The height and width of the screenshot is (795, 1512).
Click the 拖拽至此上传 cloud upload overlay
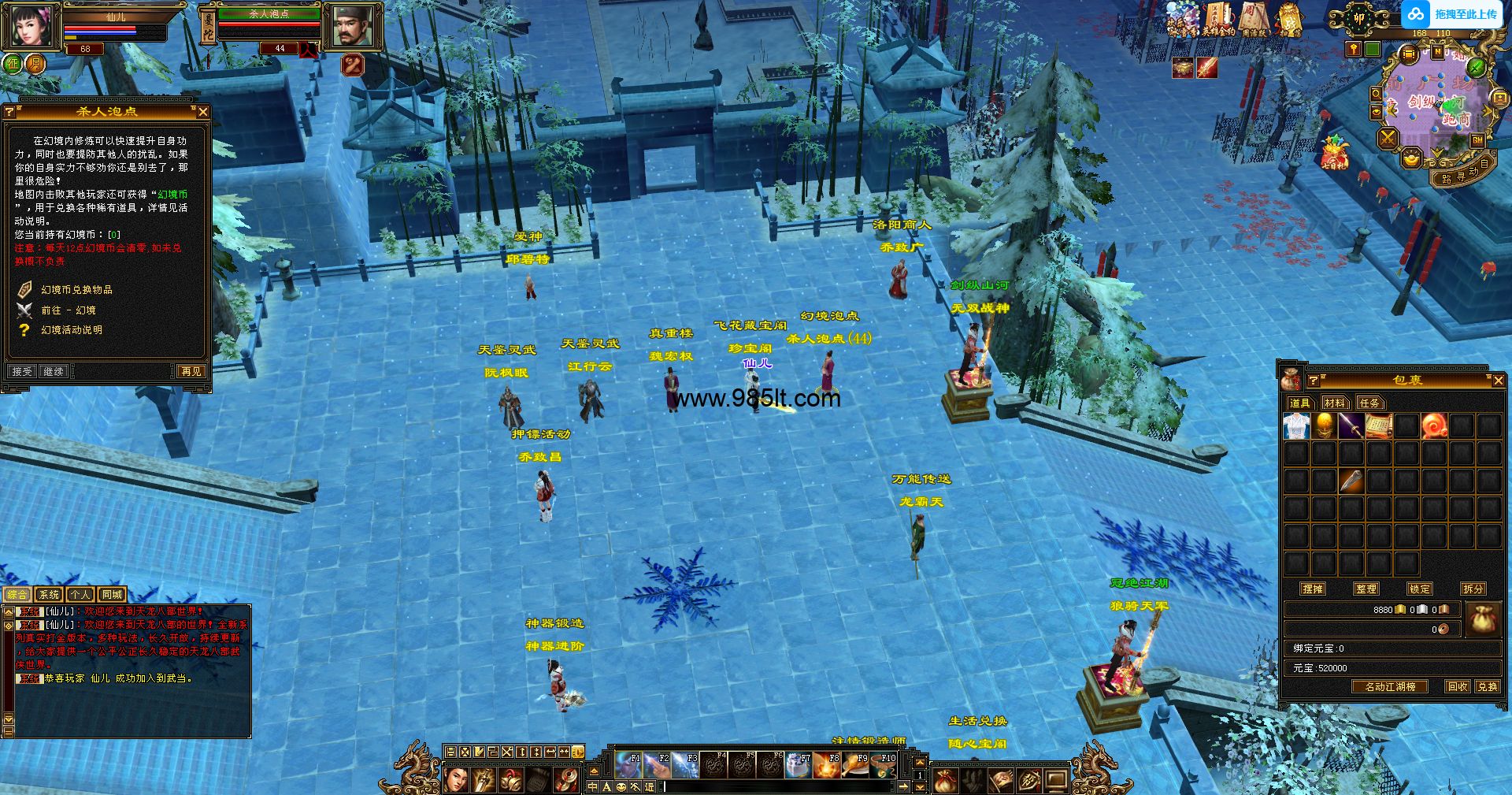pyautogui.click(x=1453, y=14)
